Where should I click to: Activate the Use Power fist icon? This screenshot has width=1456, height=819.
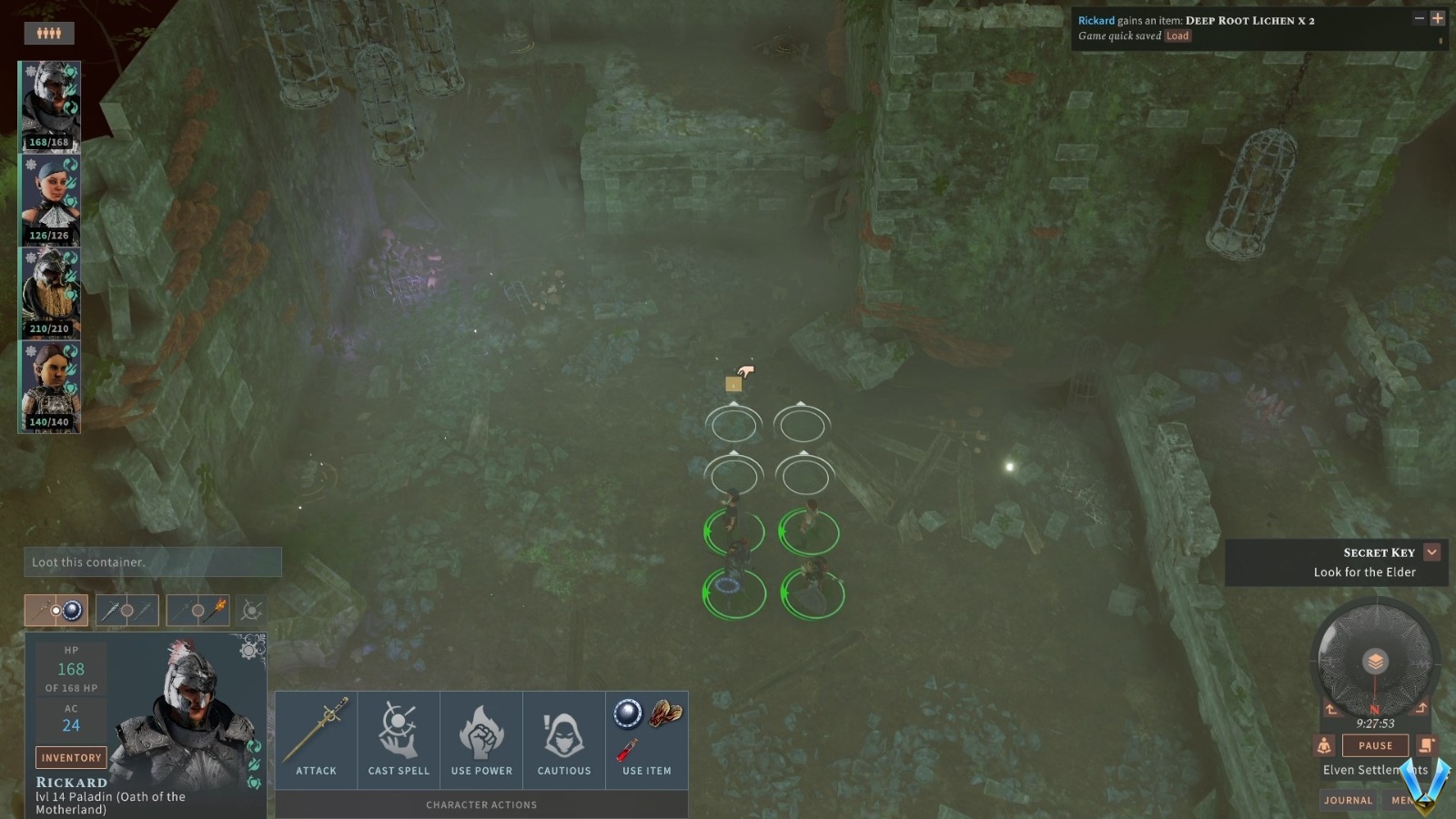pyautogui.click(x=481, y=728)
